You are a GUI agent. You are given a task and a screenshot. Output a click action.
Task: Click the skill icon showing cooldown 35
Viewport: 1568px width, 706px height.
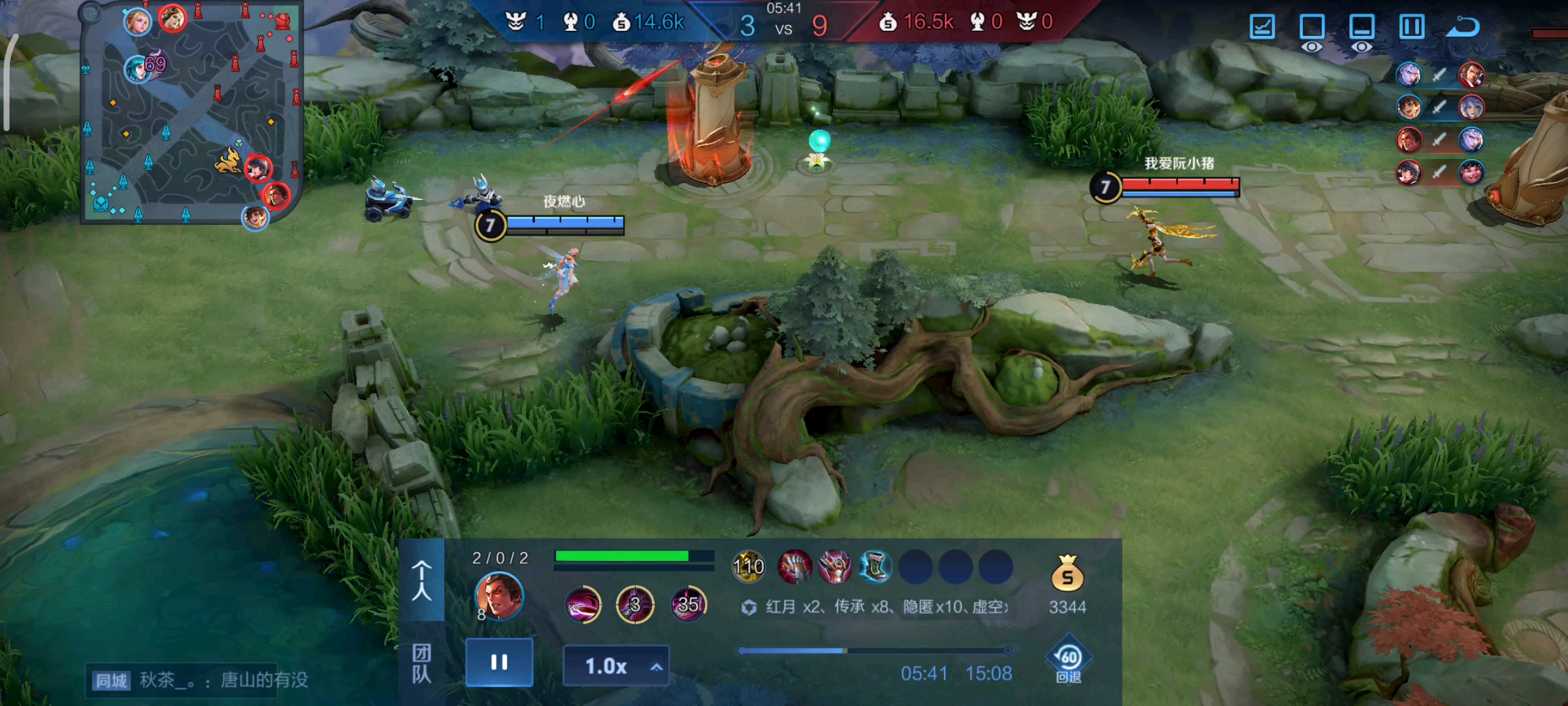tap(688, 604)
